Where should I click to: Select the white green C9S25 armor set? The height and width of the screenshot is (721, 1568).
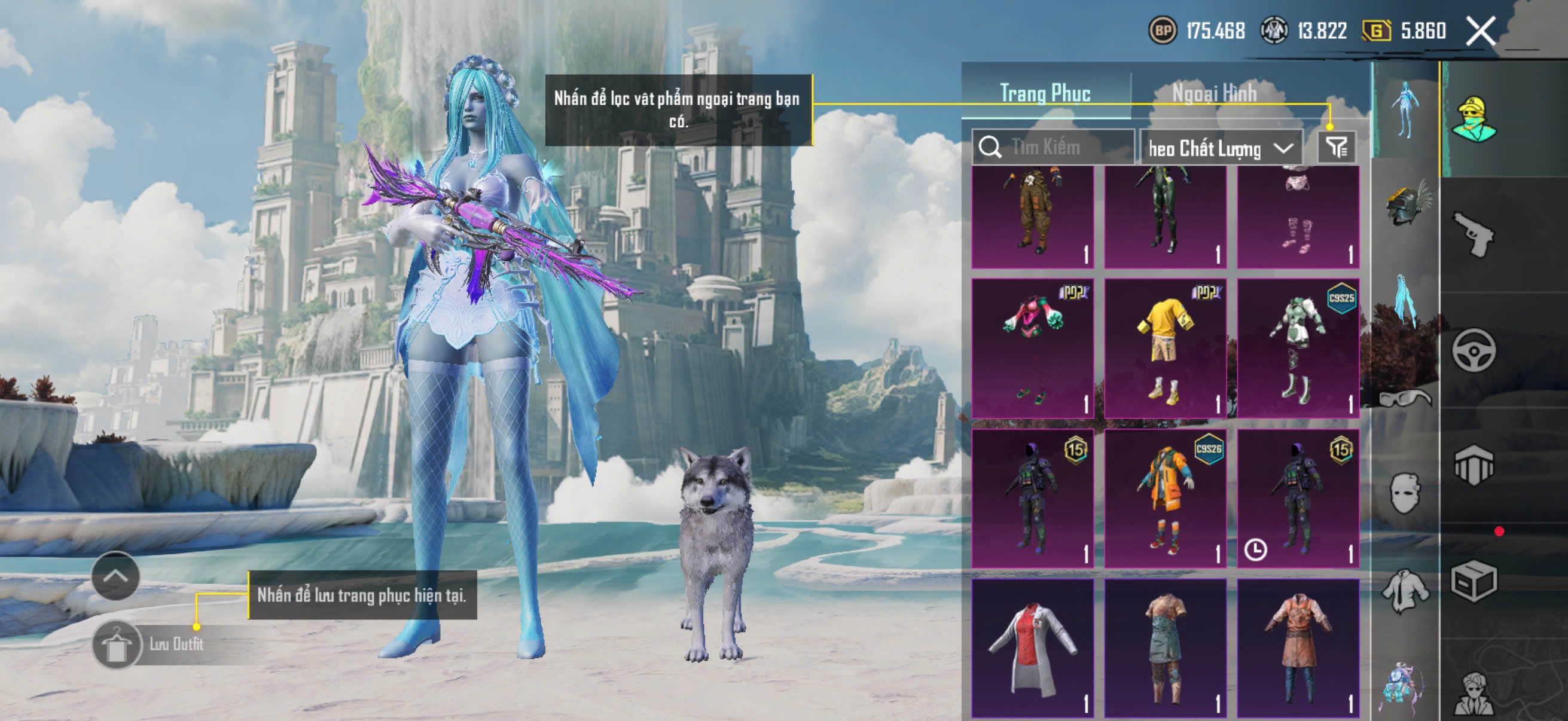1298,348
